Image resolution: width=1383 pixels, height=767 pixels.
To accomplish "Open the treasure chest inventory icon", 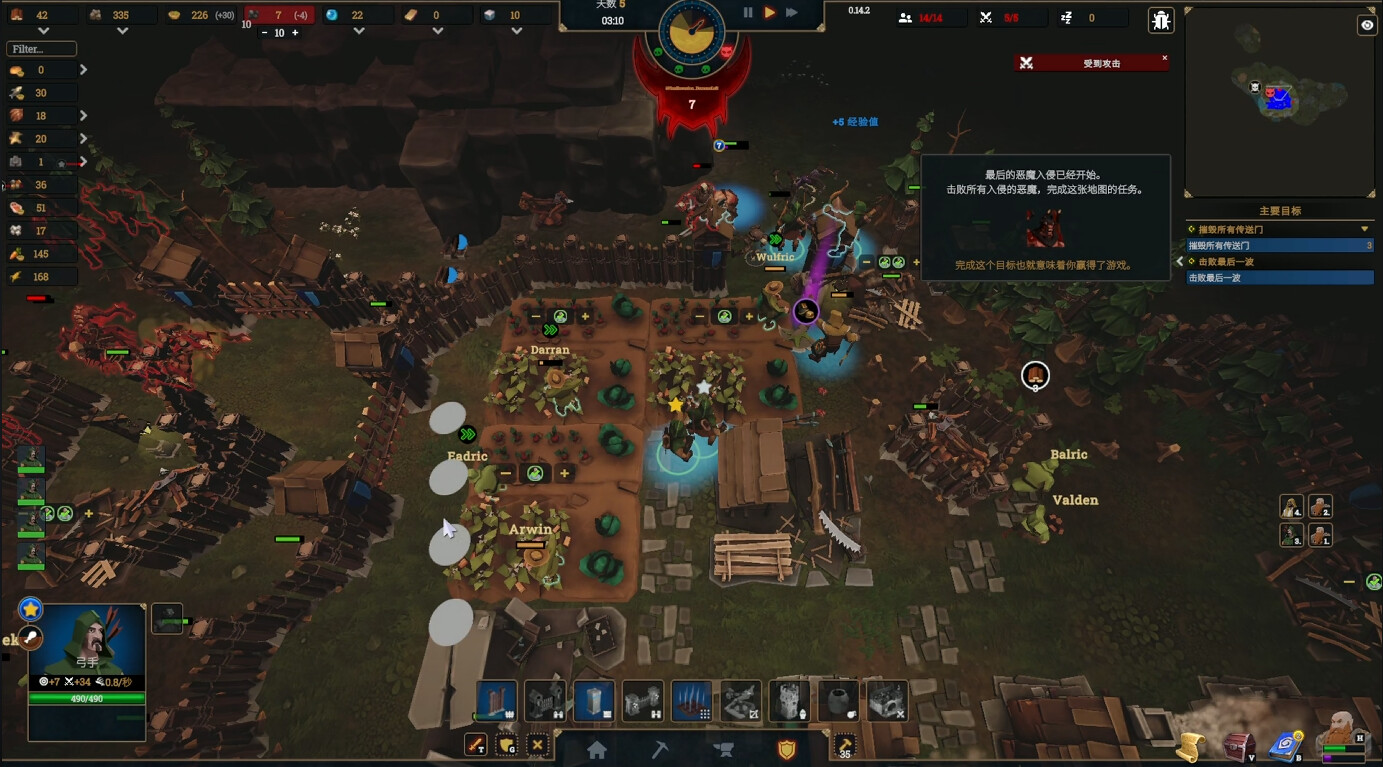I will pos(1240,746).
